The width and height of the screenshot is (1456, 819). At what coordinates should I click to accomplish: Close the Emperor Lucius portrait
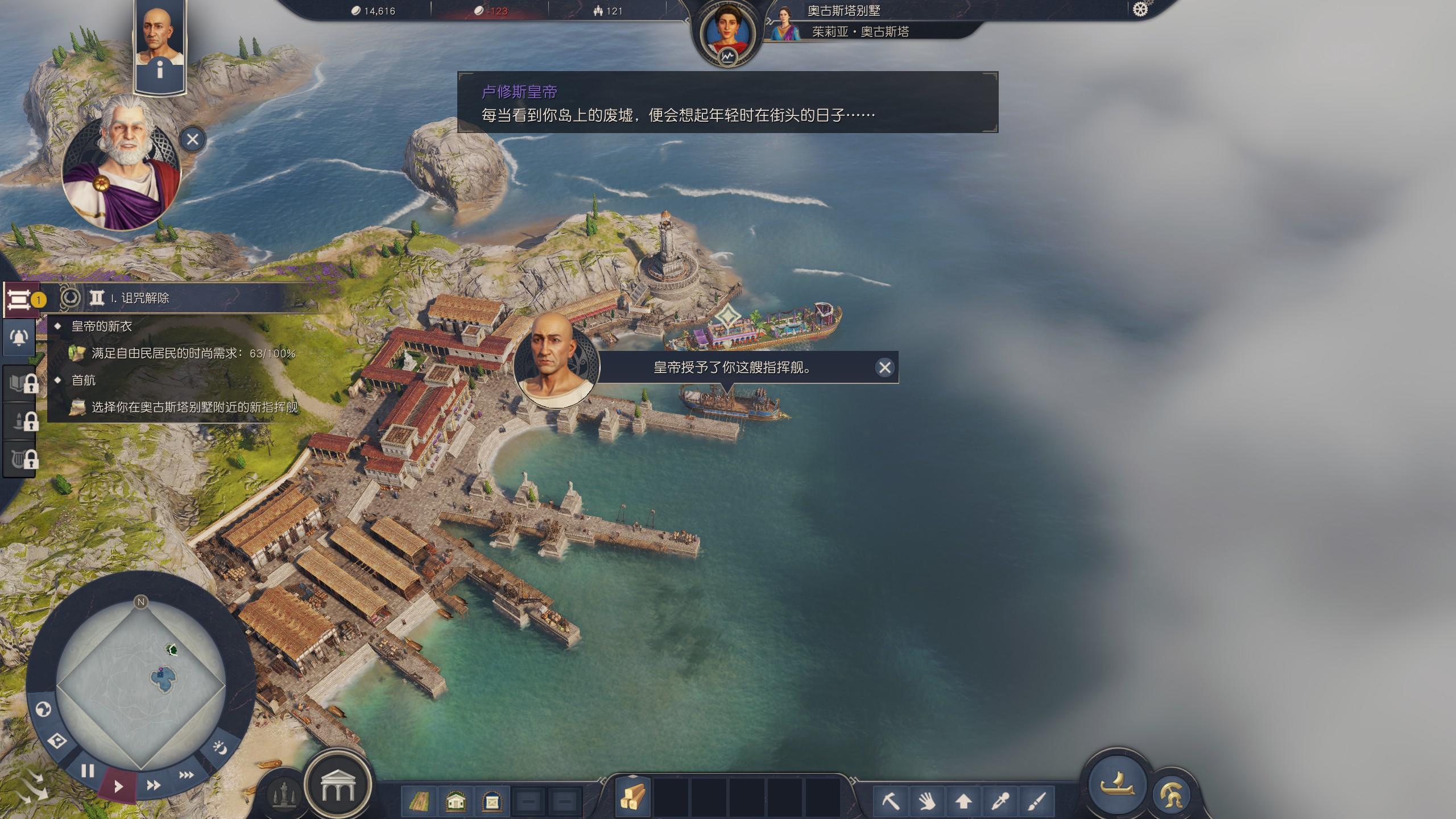(x=193, y=139)
